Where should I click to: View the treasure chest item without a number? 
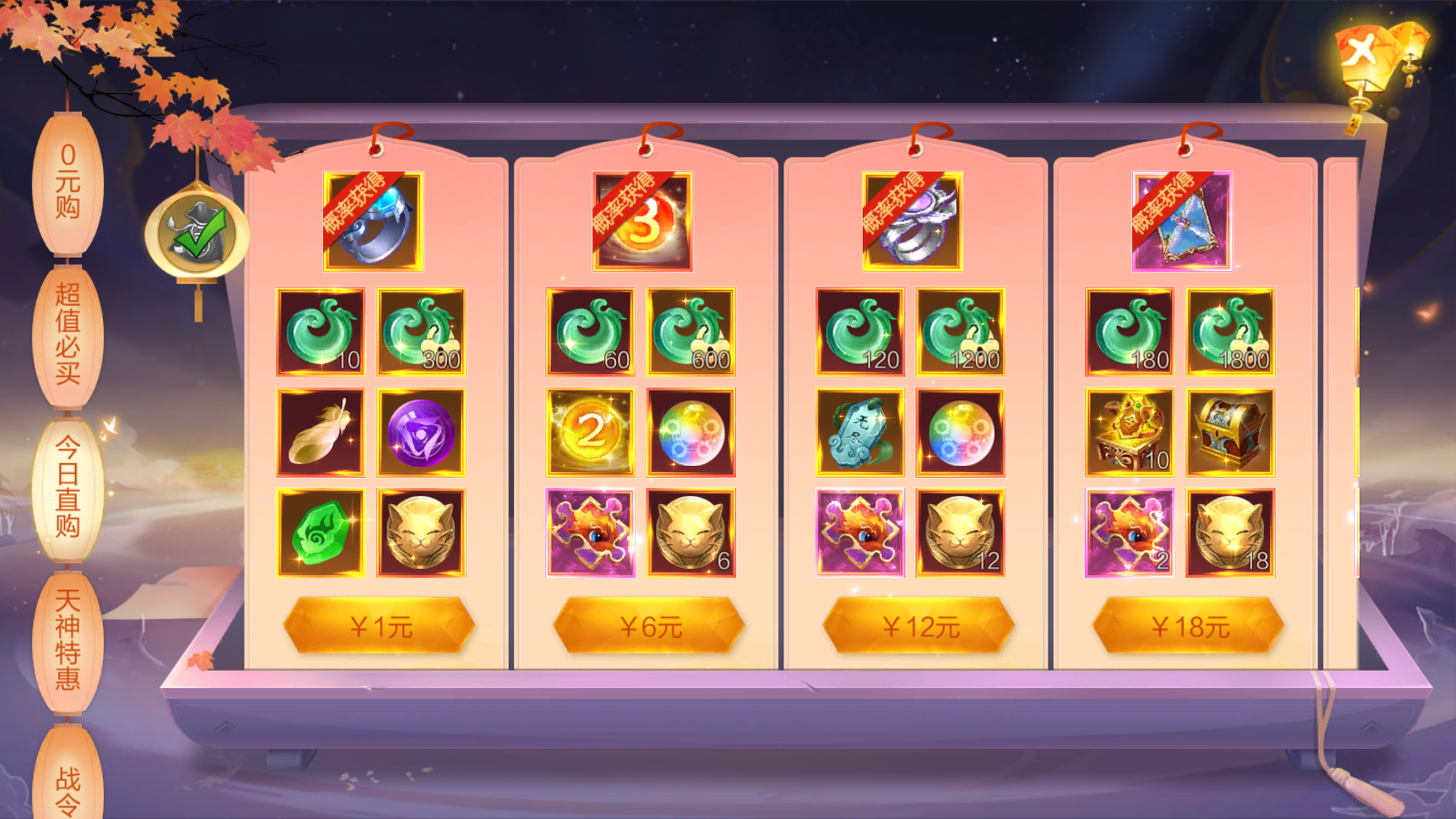pyautogui.click(x=1230, y=432)
